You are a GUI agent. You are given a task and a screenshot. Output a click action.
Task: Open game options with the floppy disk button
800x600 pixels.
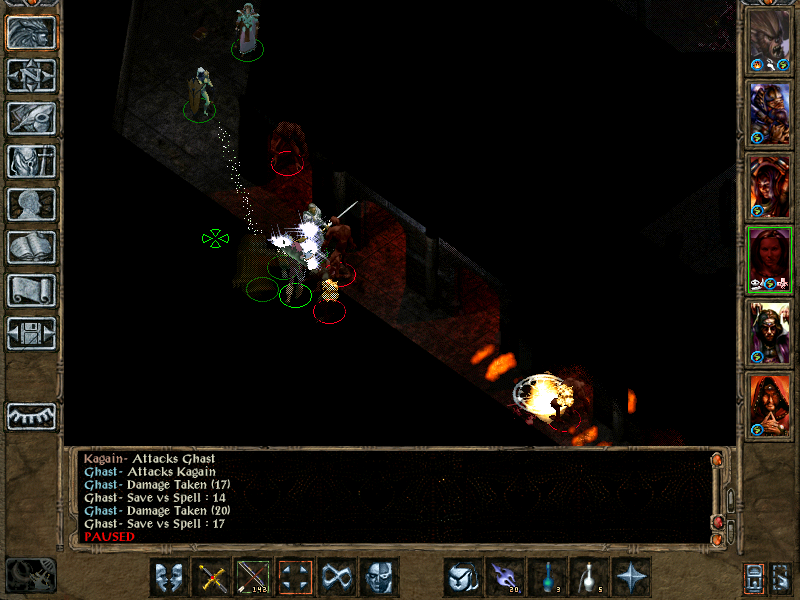(x=31, y=333)
